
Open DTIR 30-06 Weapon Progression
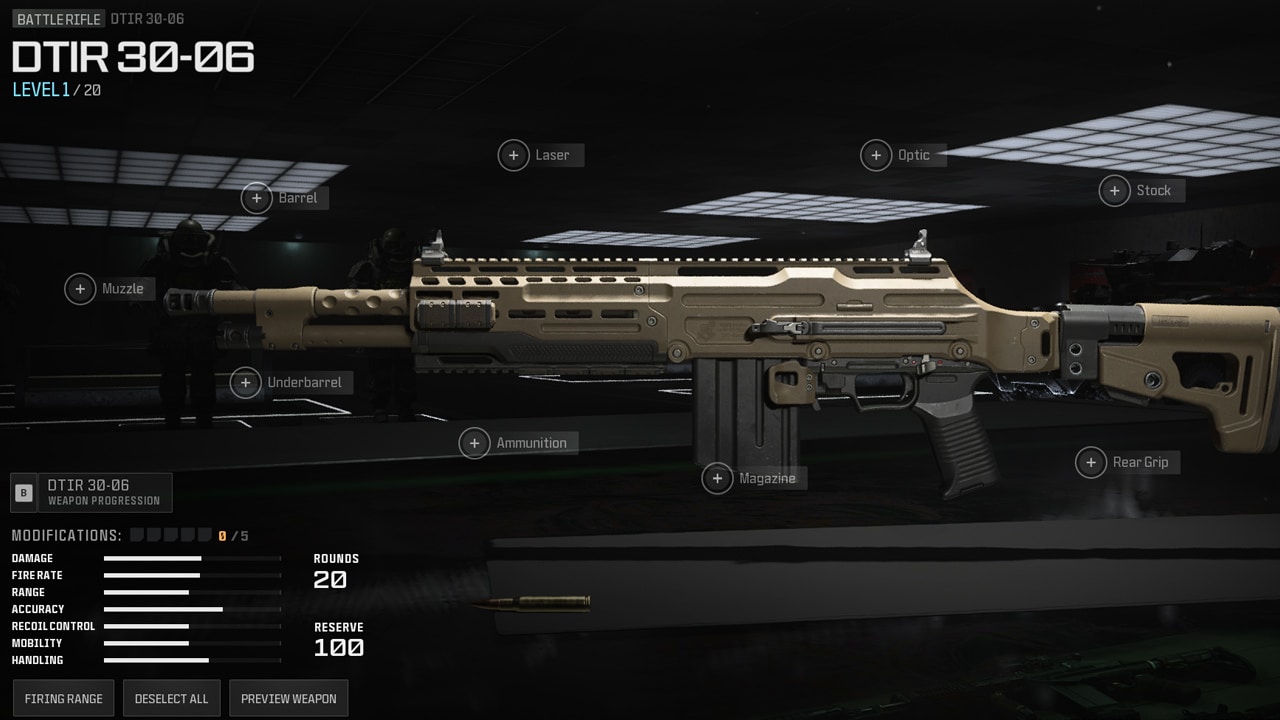click(90, 492)
